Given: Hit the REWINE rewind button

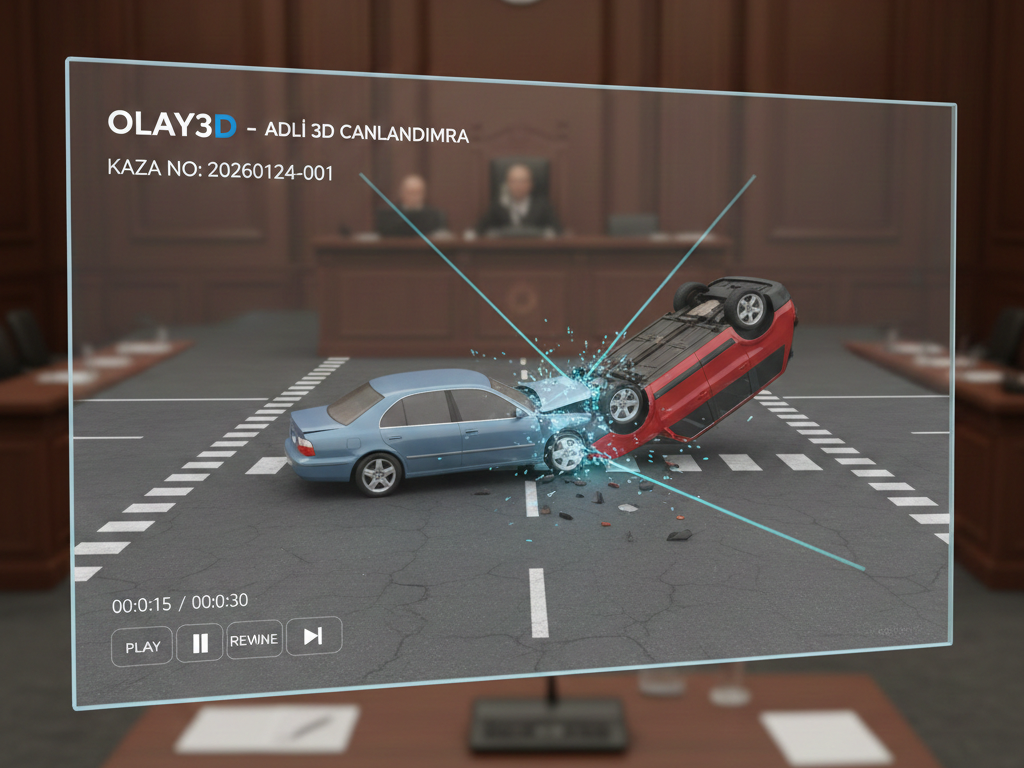Looking at the screenshot, I should [254, 640].
